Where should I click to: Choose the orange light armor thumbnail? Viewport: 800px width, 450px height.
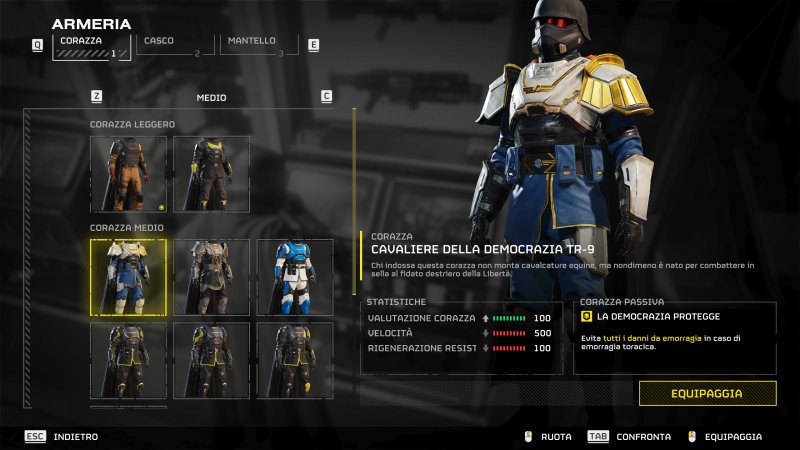pyautogui.click(x=128, y=174)
